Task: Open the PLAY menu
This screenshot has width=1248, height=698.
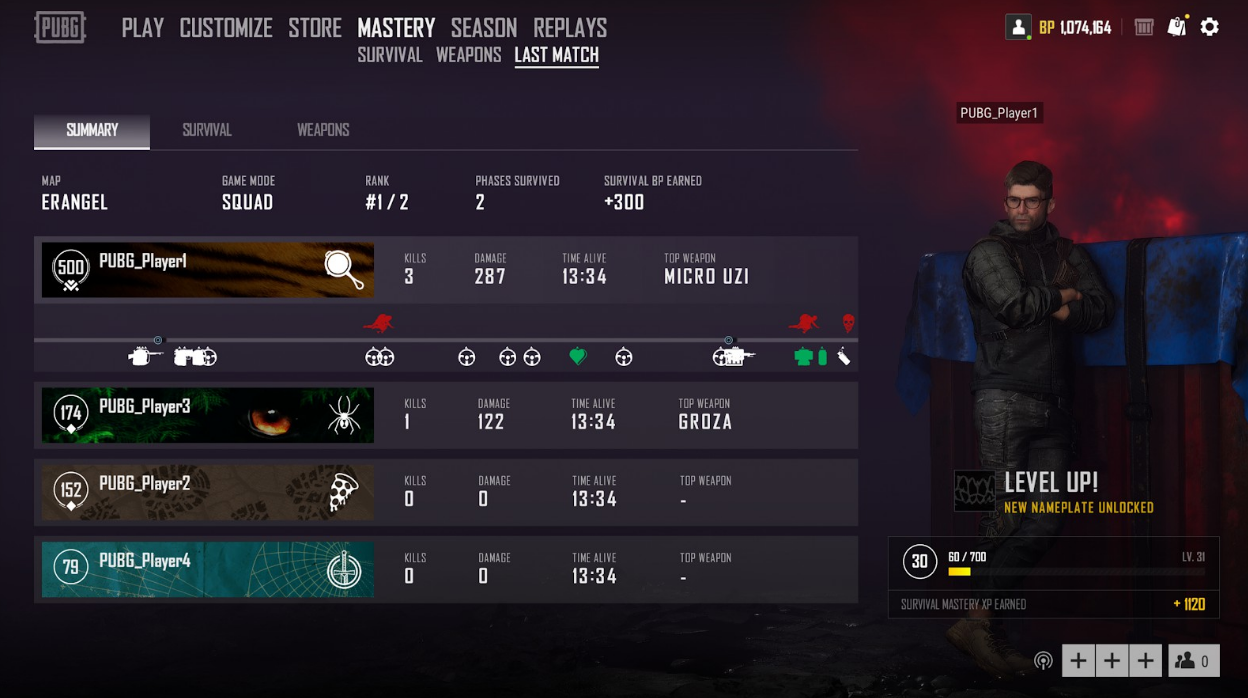Action: pos(142,28)
